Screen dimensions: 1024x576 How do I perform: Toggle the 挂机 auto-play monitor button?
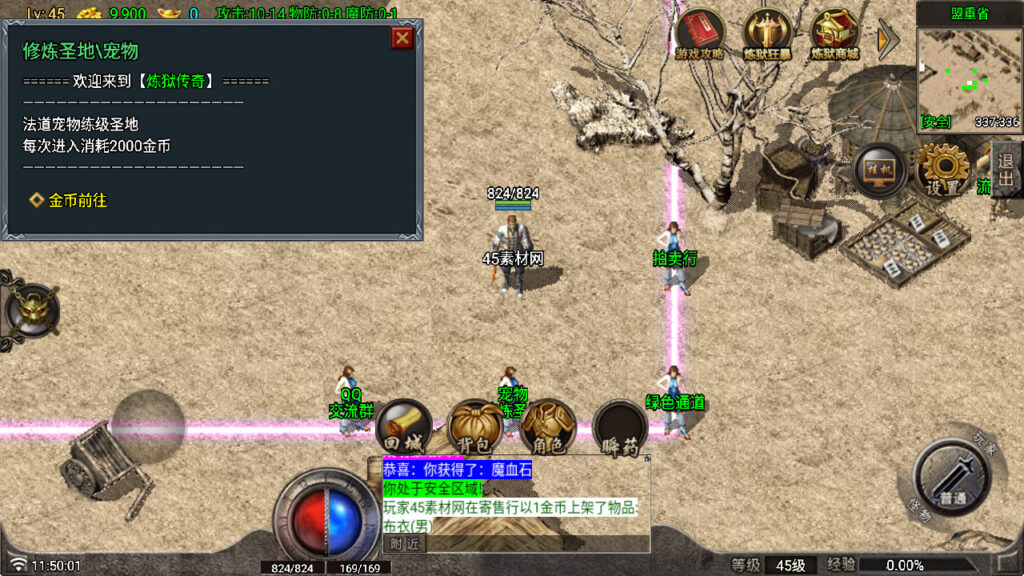(x=880, y=170)
